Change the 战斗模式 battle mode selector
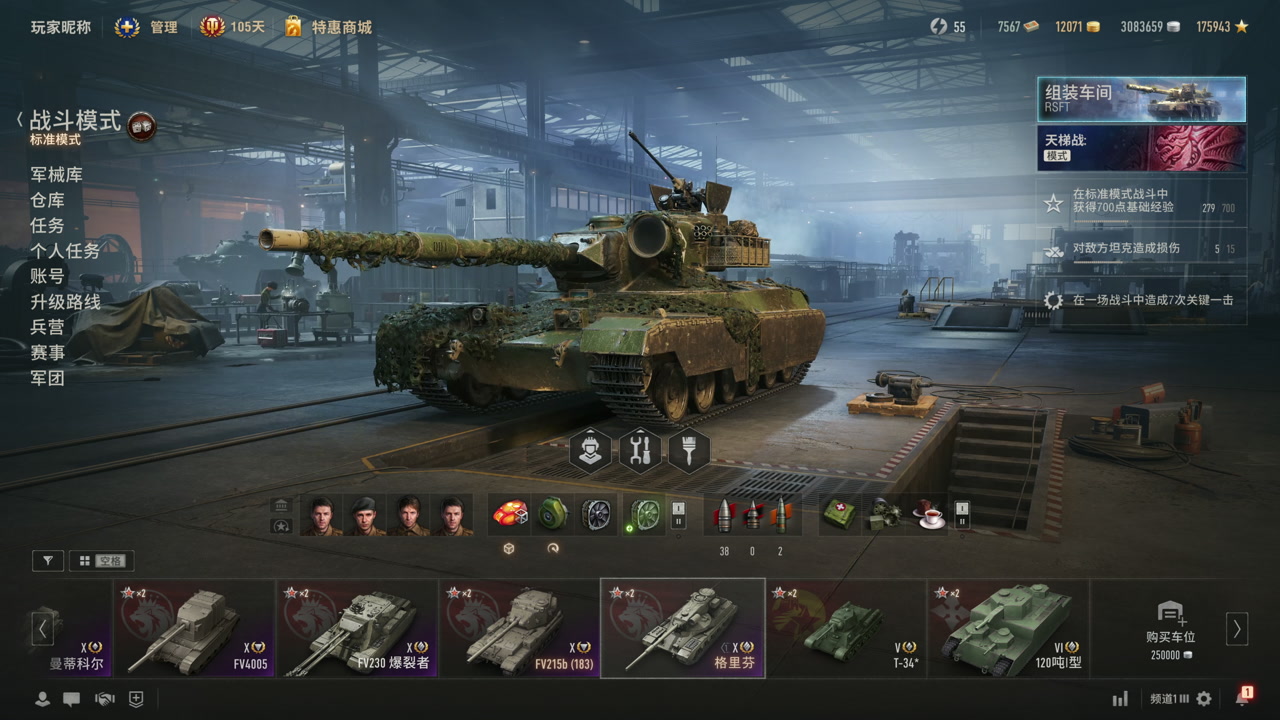This screenshot has height=720, width=1280. pyautogui.click(x=76, y=123)
